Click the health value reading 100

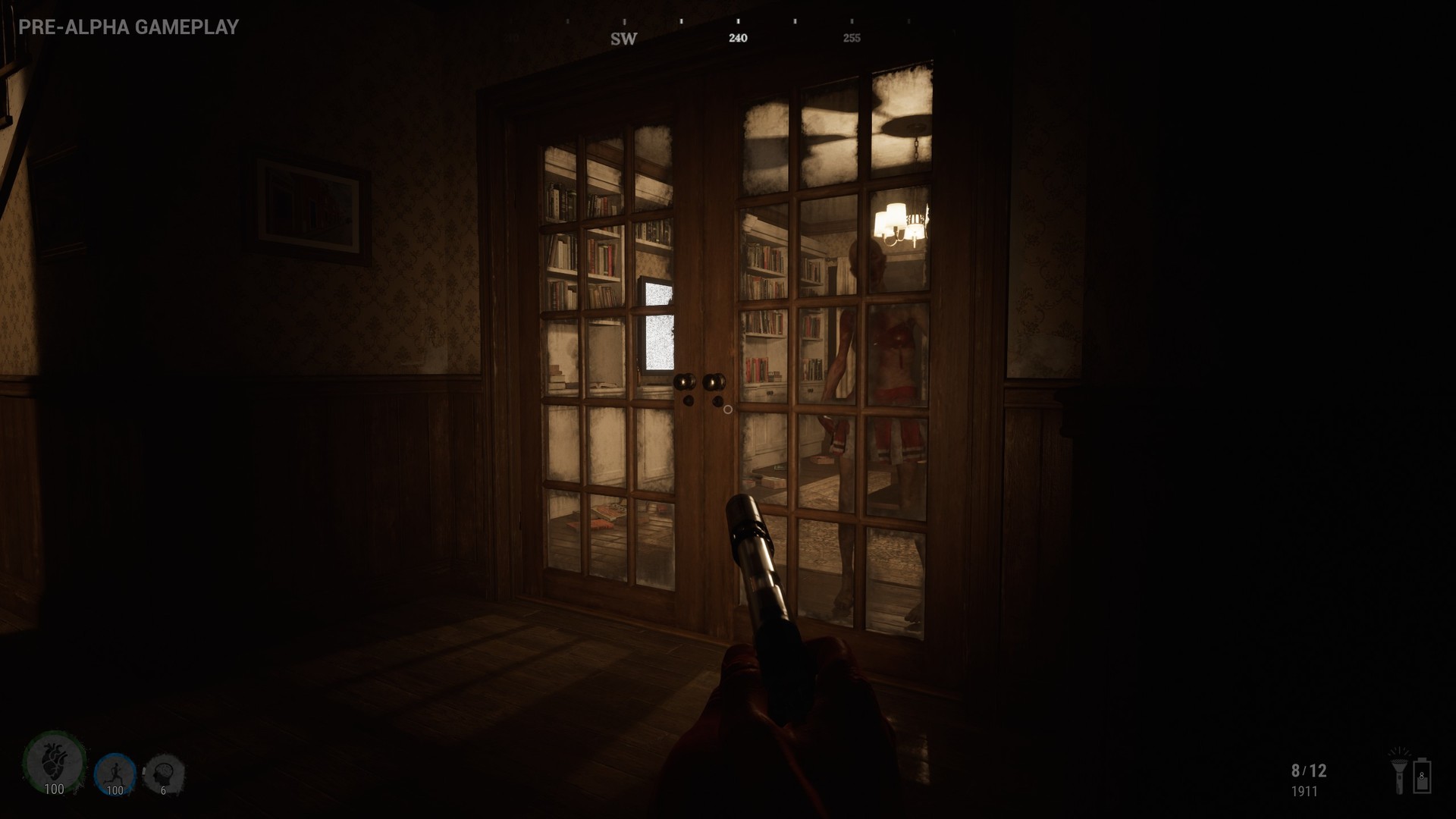(54, 789)
